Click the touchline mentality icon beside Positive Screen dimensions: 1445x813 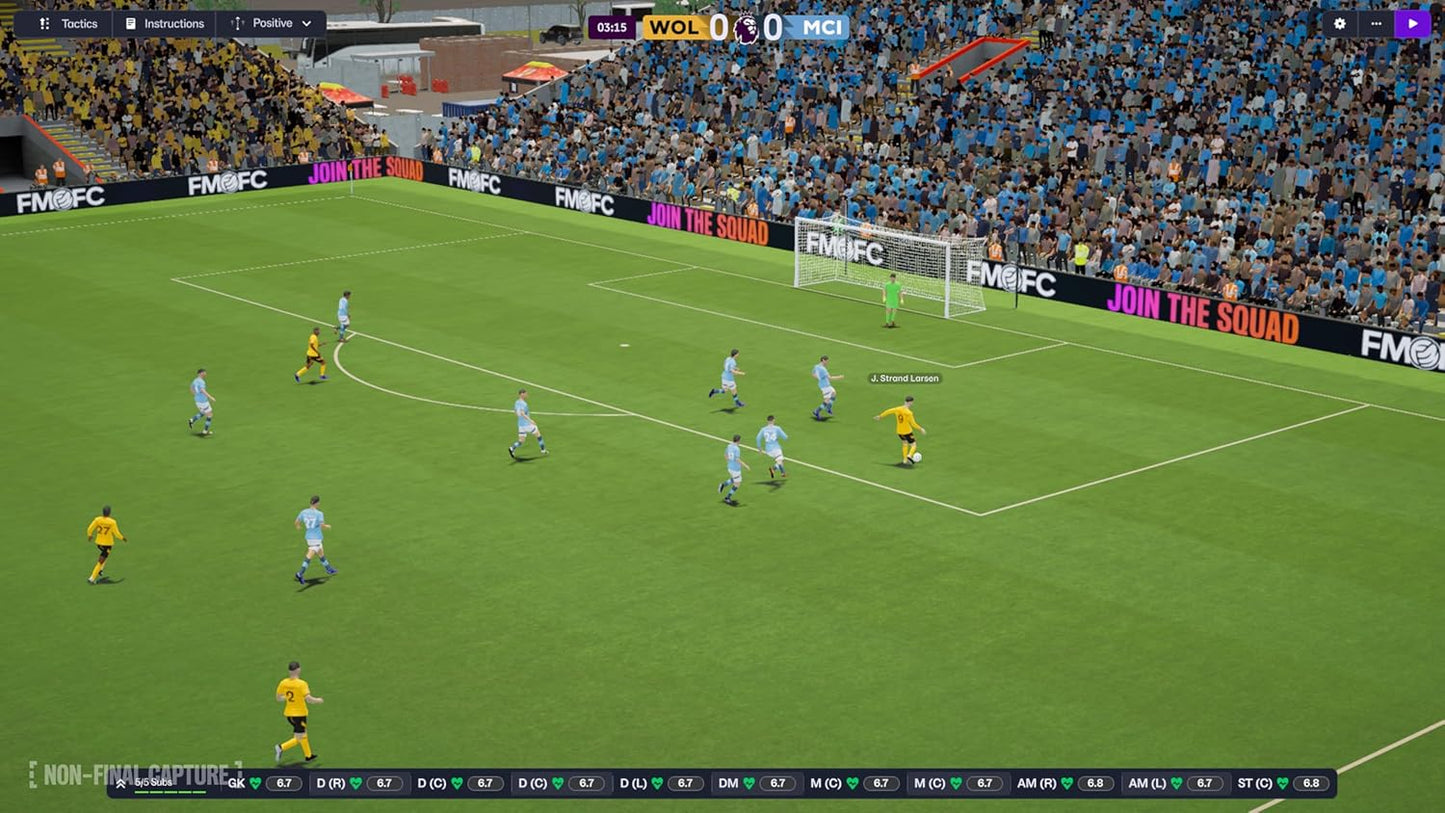tap(236, 23)
